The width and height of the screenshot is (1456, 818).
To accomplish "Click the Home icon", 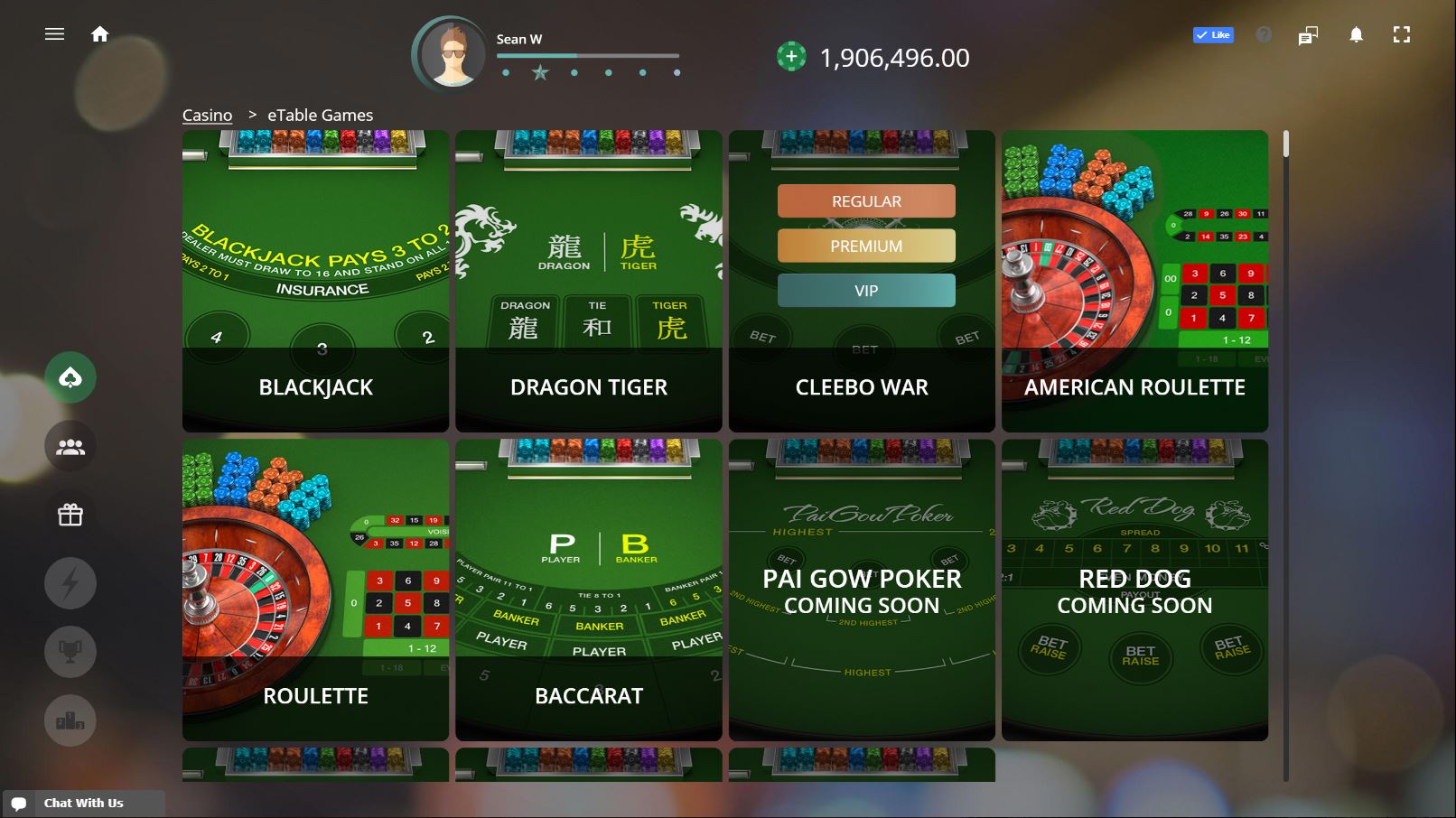I will point(100,33).
